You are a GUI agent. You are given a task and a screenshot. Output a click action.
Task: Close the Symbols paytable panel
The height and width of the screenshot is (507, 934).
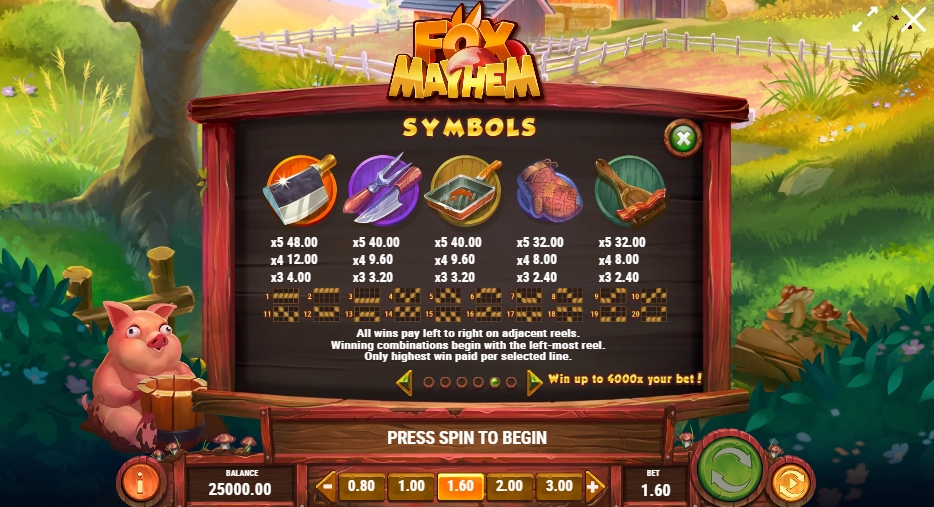click(x=683, y=139)
